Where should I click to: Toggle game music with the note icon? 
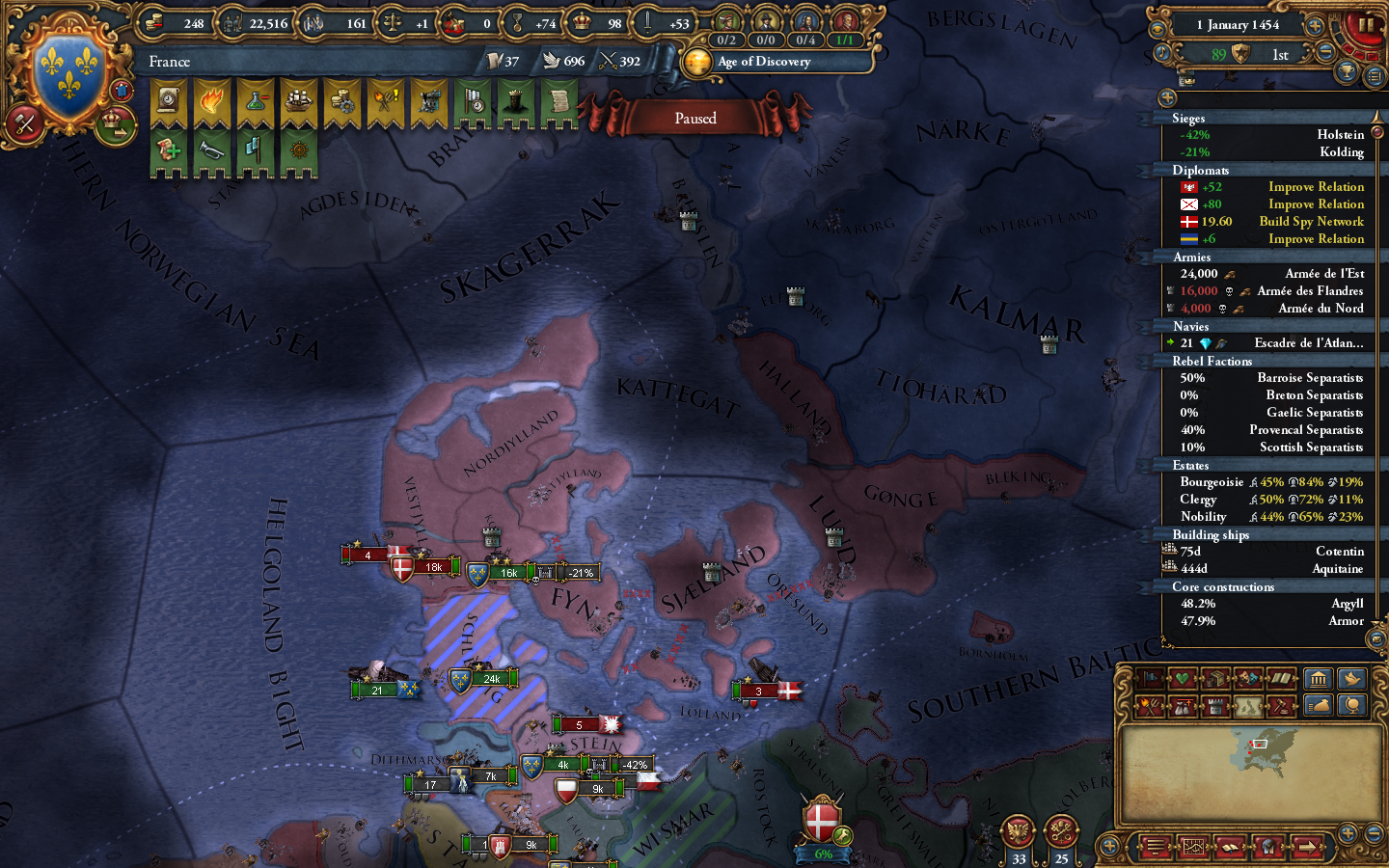pos(1162,53)
